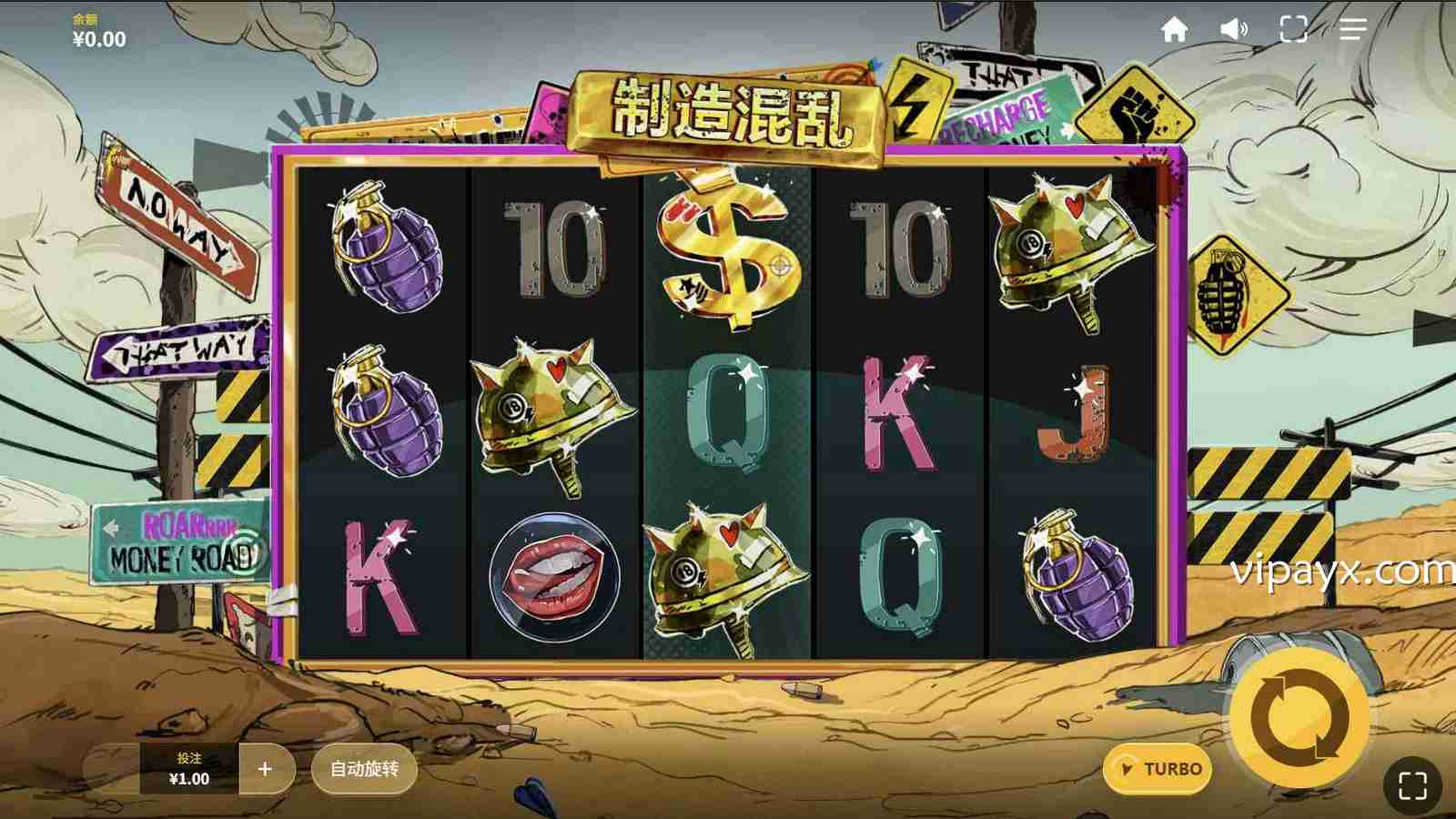Switch off sound with the volume control
1456x819 pixels.
click(1231, 30)
